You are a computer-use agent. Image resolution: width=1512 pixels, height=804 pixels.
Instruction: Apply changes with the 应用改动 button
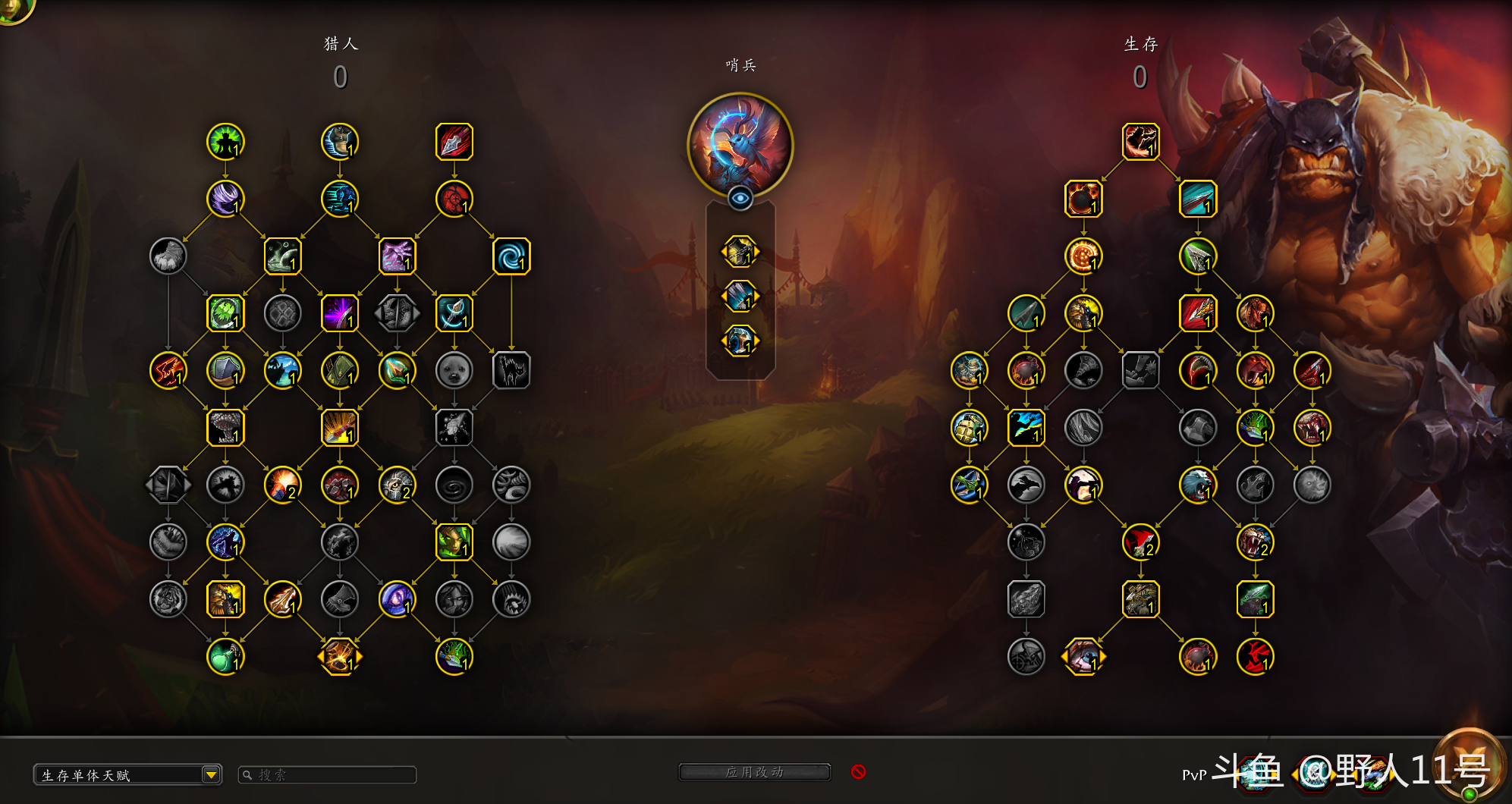[754, 772]
